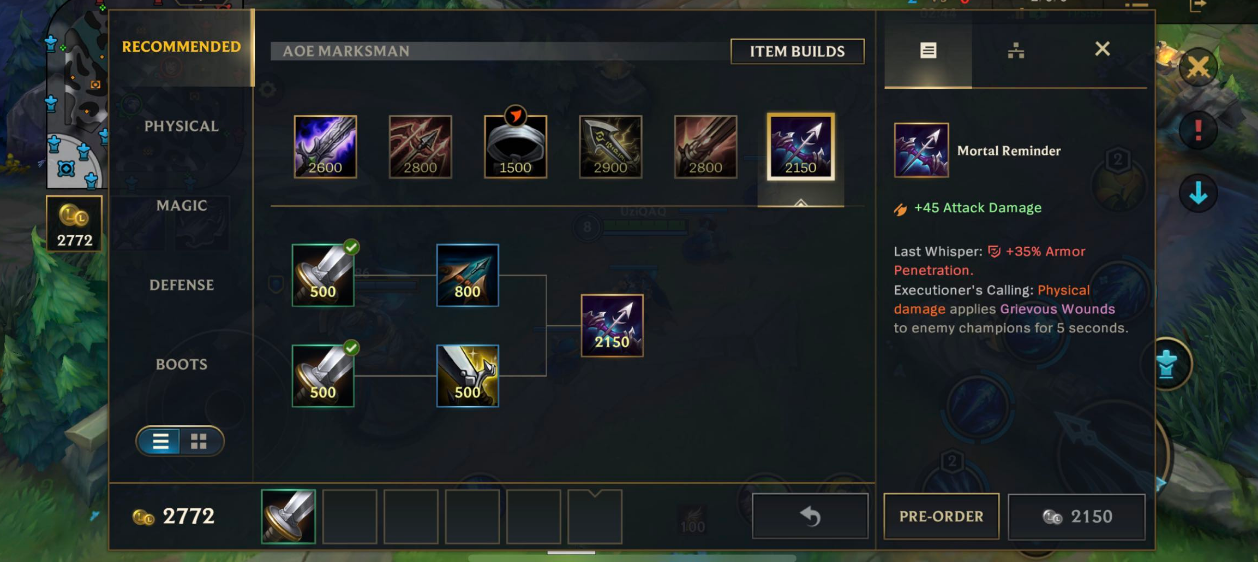Close the shop window

[x=1102, y=49]
